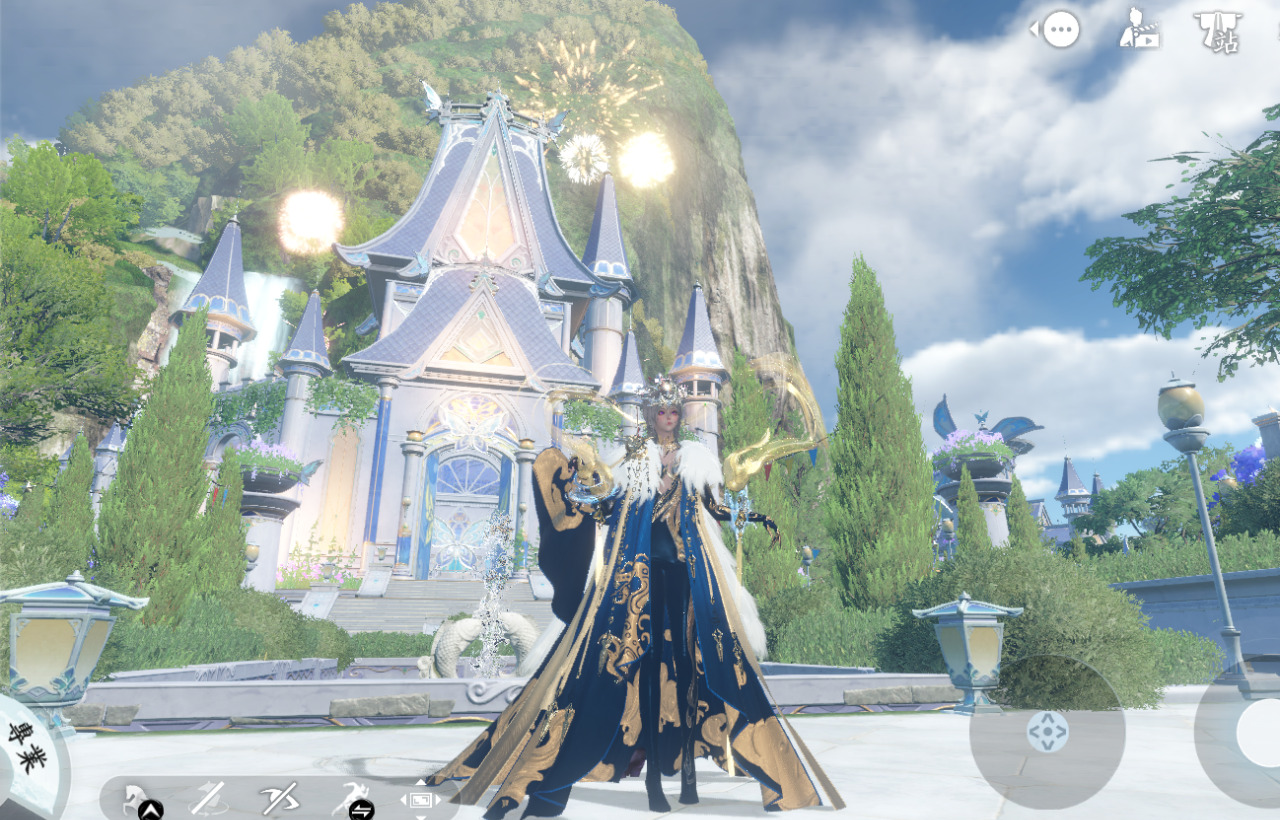Open the robe pose (站) menu

click(1218, 31)
